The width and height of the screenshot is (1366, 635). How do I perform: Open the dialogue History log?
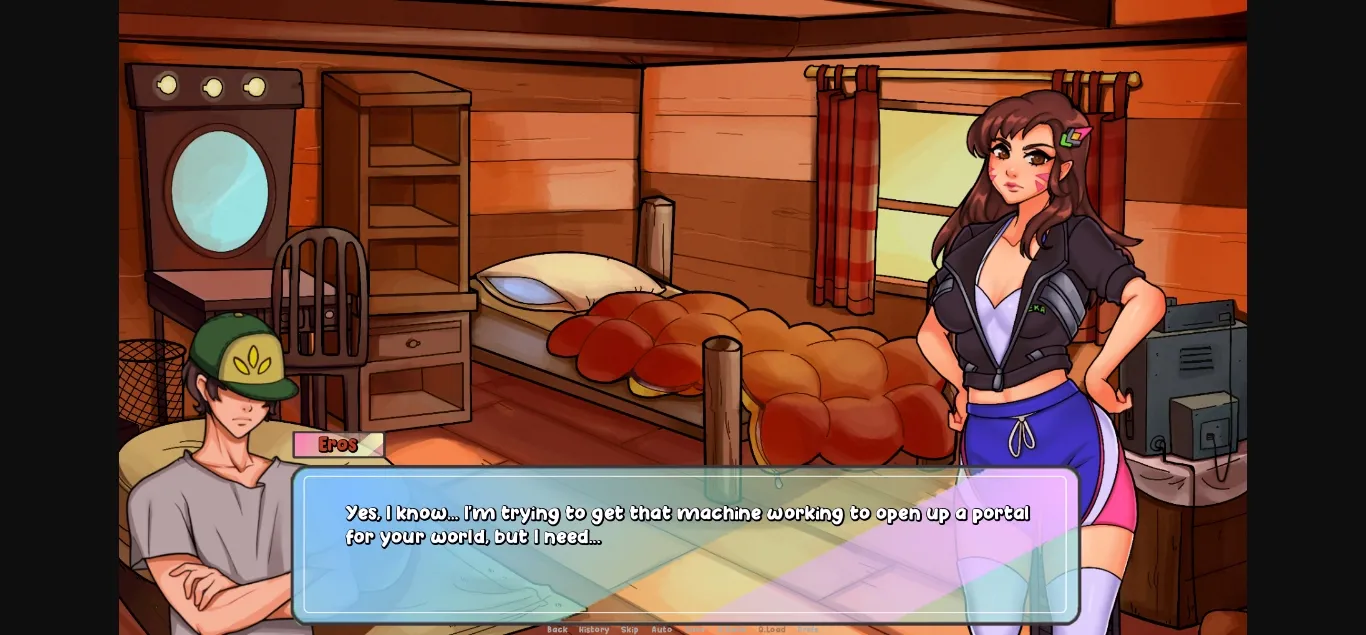point(593,630)
